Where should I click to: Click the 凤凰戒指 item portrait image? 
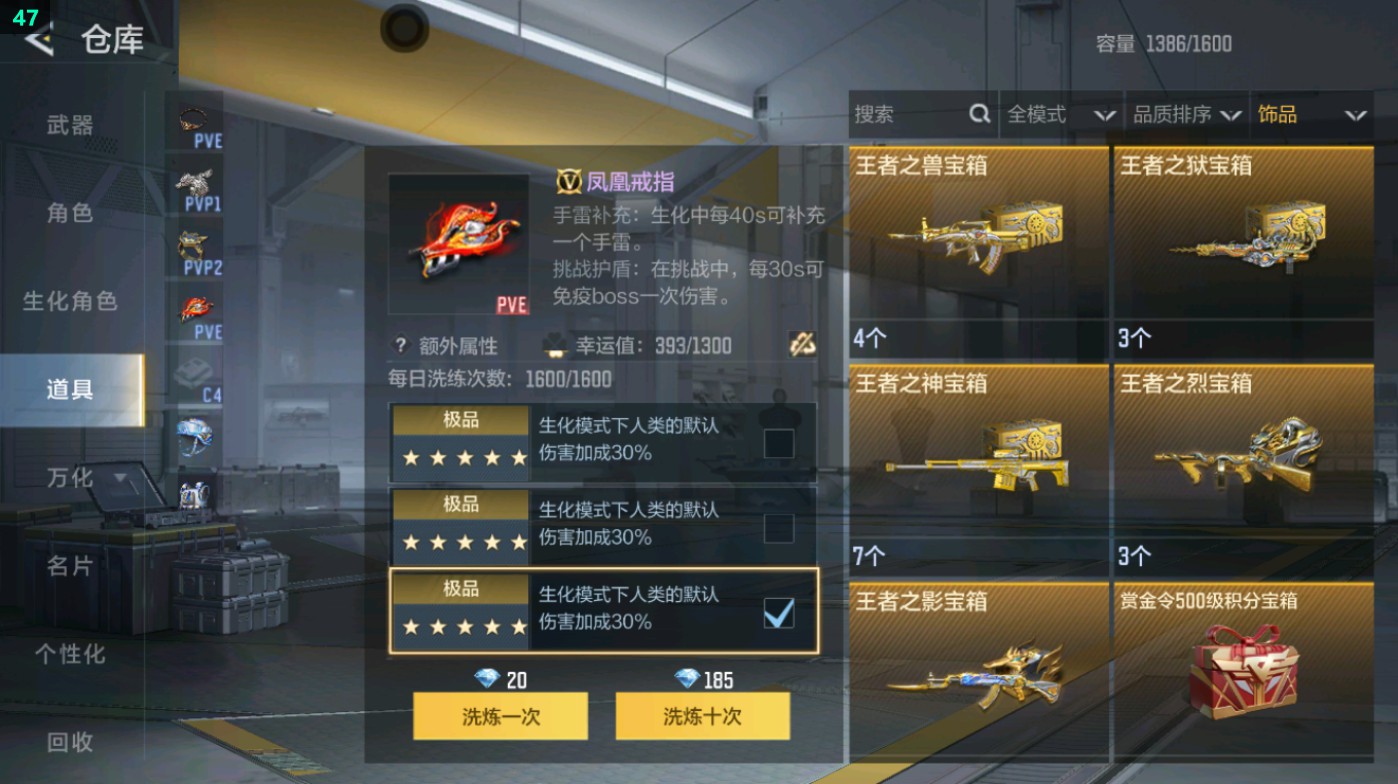point(459,243)
